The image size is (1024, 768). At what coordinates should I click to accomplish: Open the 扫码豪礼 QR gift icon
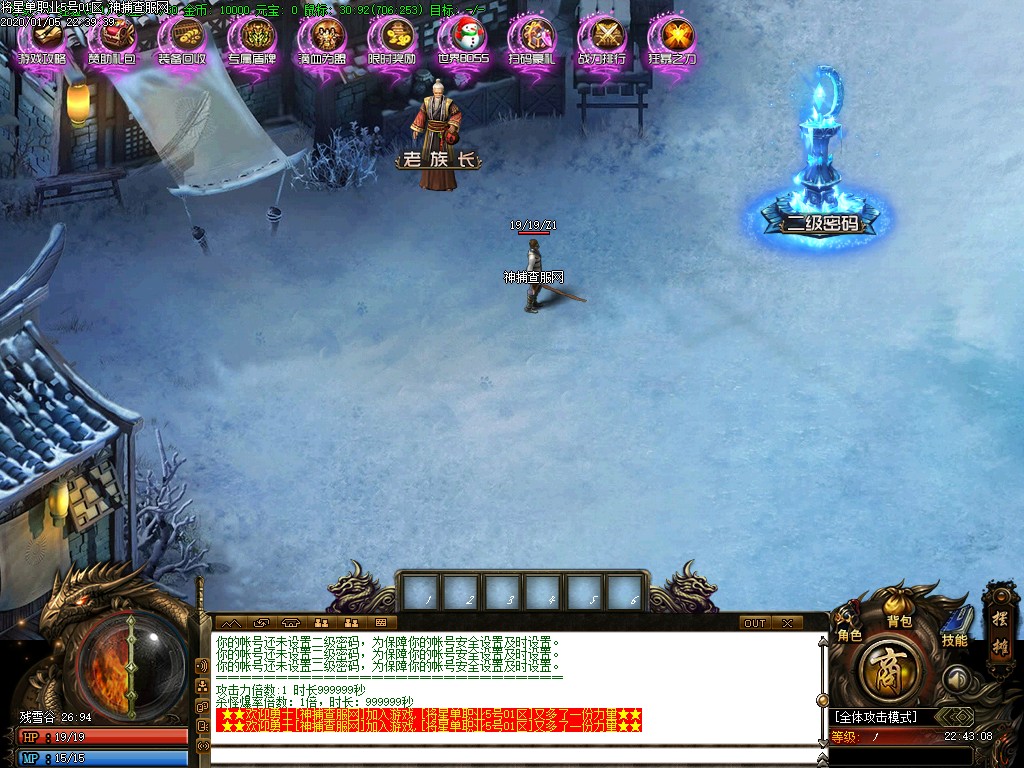(x=532, y=40)
